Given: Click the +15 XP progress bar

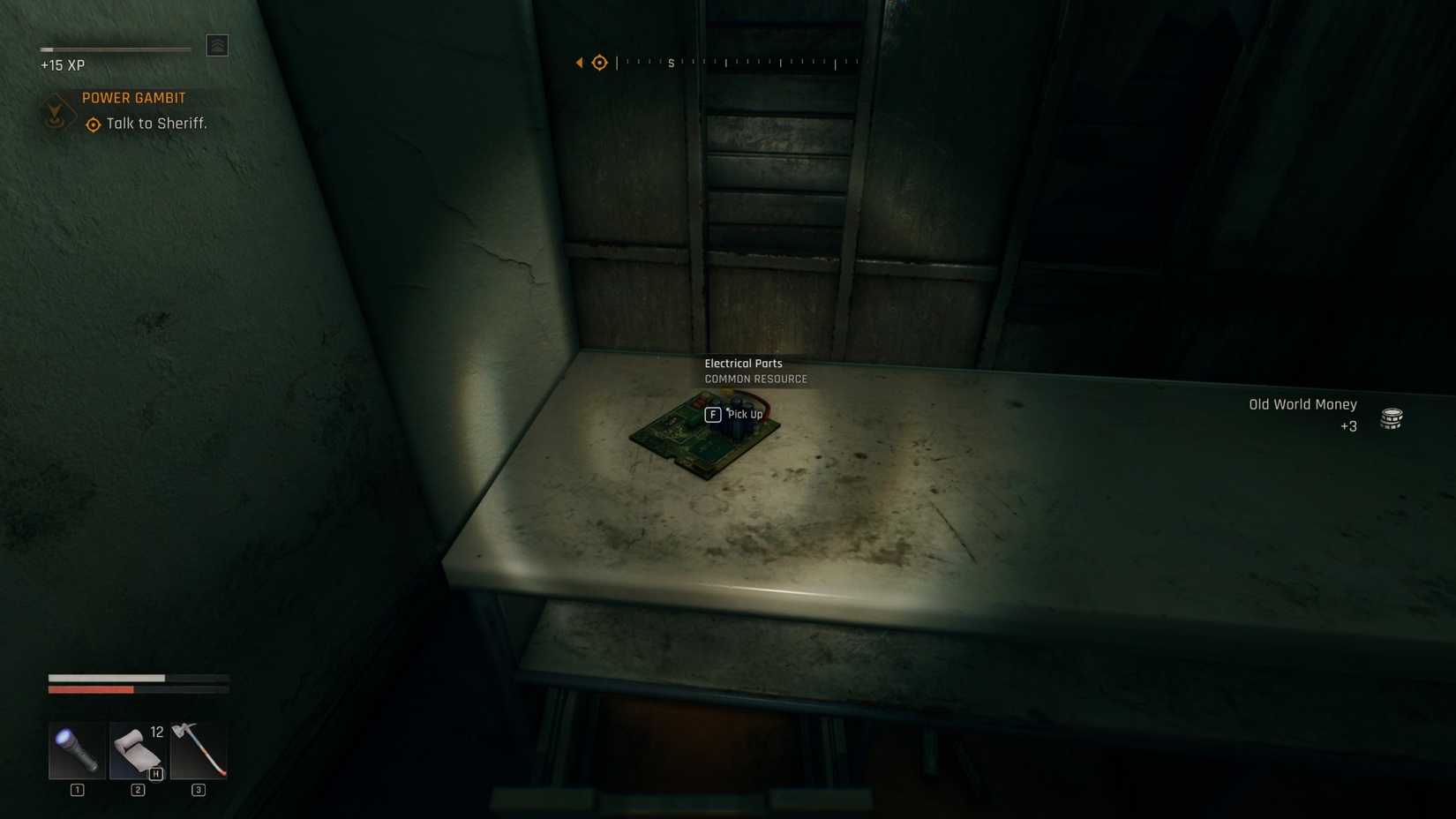Looking at the screenshot, I should click(115, 49).
